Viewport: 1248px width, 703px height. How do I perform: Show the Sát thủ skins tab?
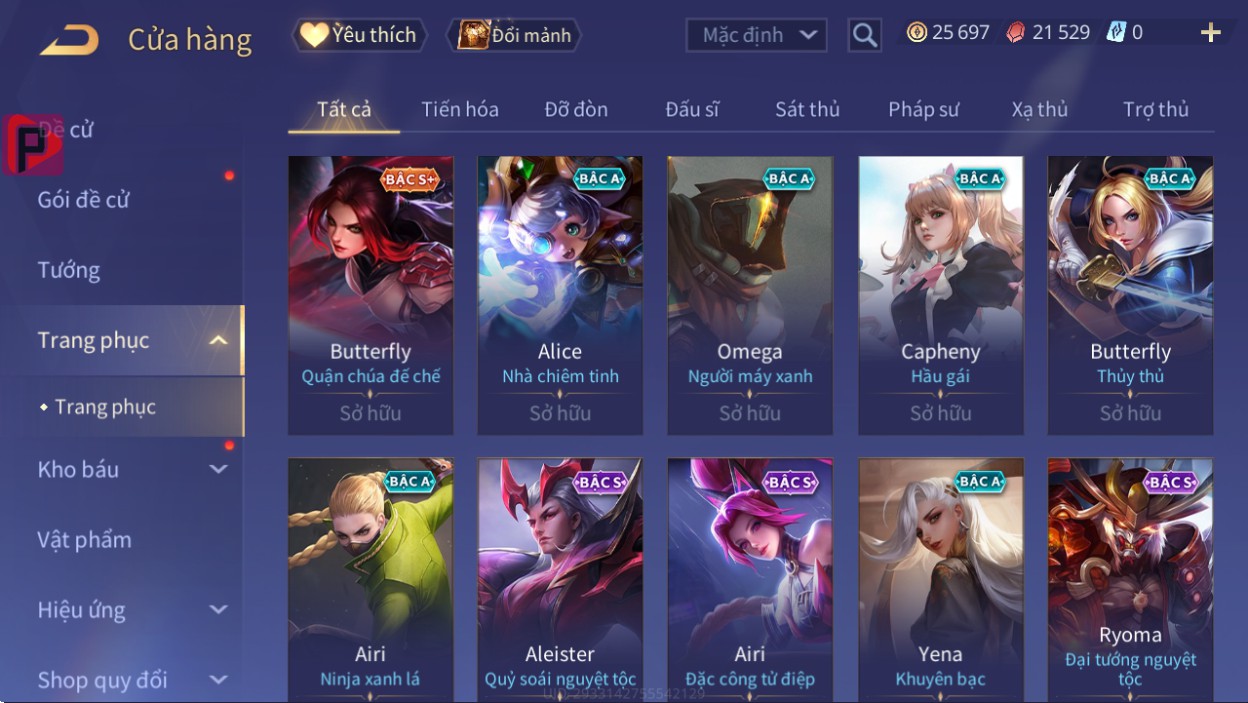tap(807, 109)
